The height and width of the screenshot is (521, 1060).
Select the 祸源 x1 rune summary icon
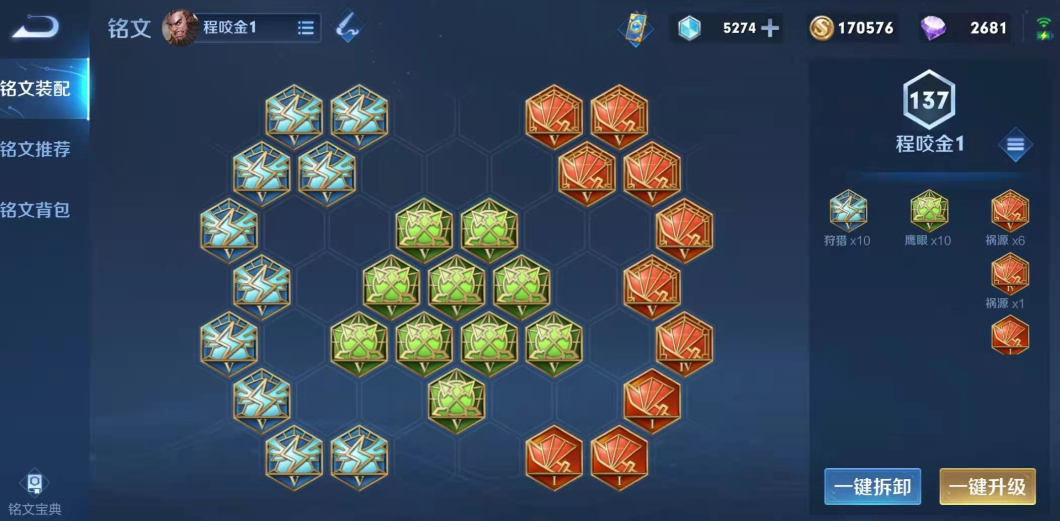(x=1009, y=273)
